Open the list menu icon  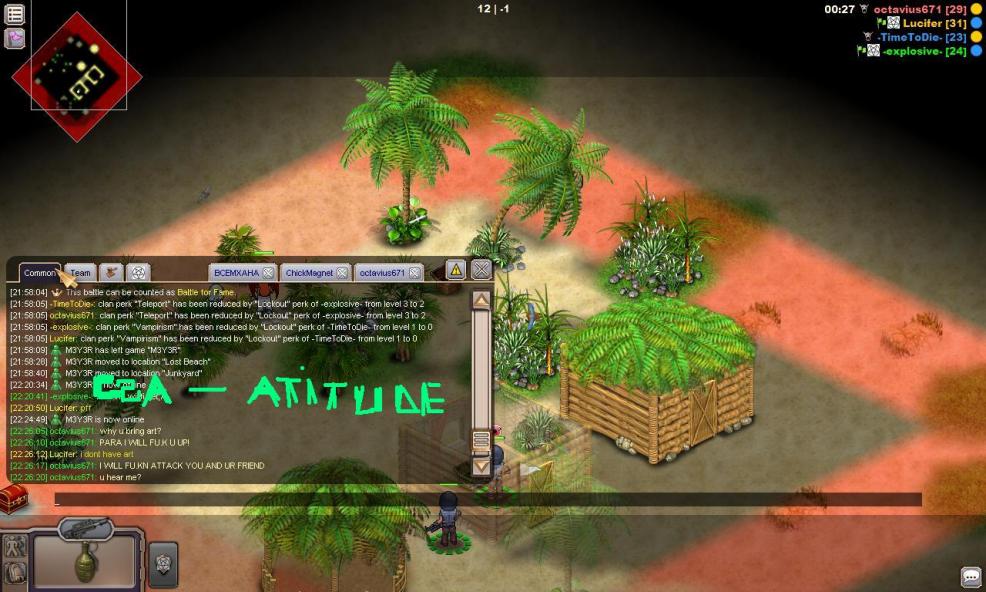click(15, 15)
